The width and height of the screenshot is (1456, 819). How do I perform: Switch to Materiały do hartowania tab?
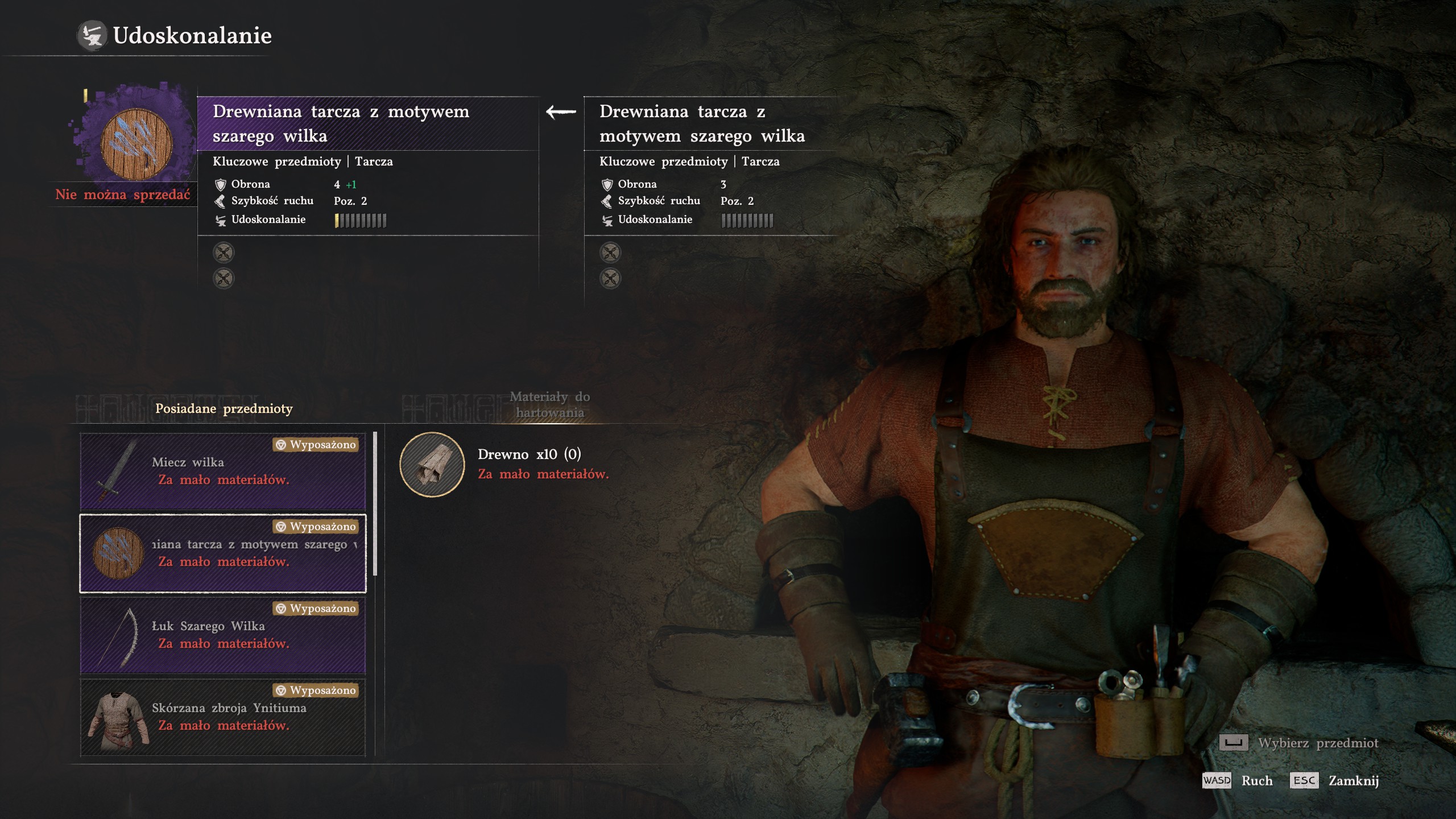click(x=549, y=404)
